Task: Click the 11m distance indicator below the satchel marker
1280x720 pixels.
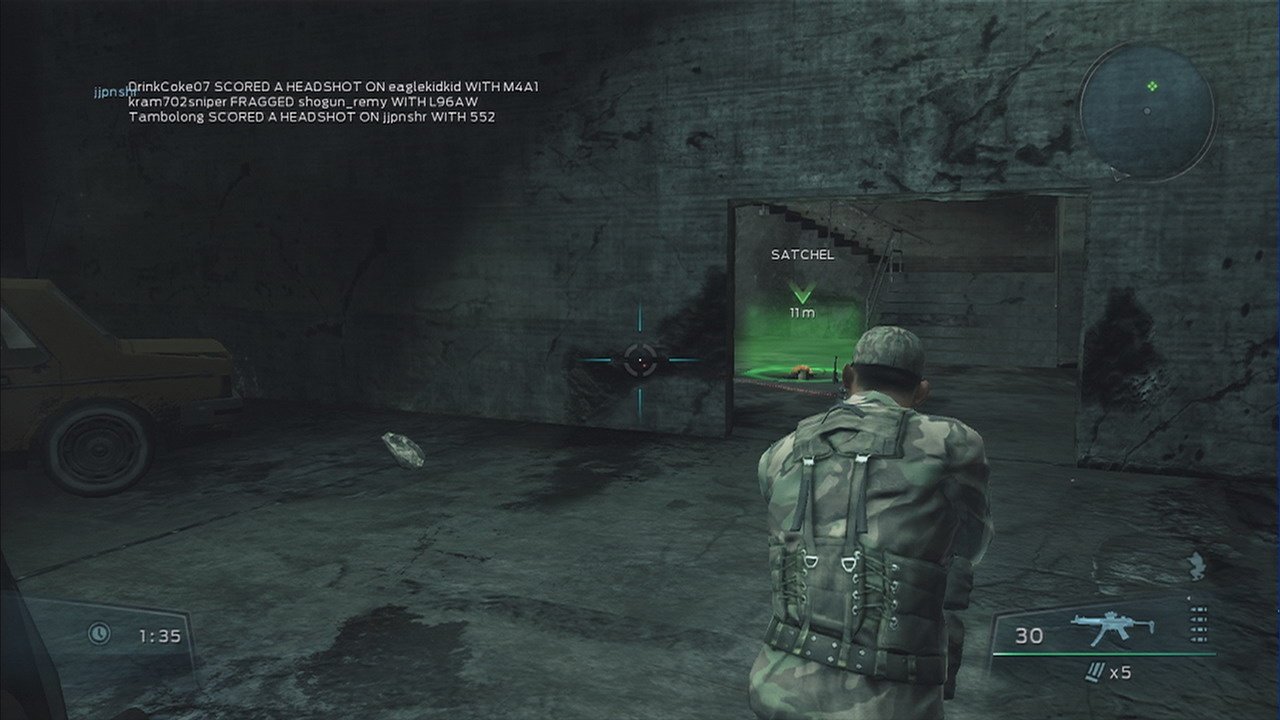Action: pyautogui.click(x=800, y=313)
